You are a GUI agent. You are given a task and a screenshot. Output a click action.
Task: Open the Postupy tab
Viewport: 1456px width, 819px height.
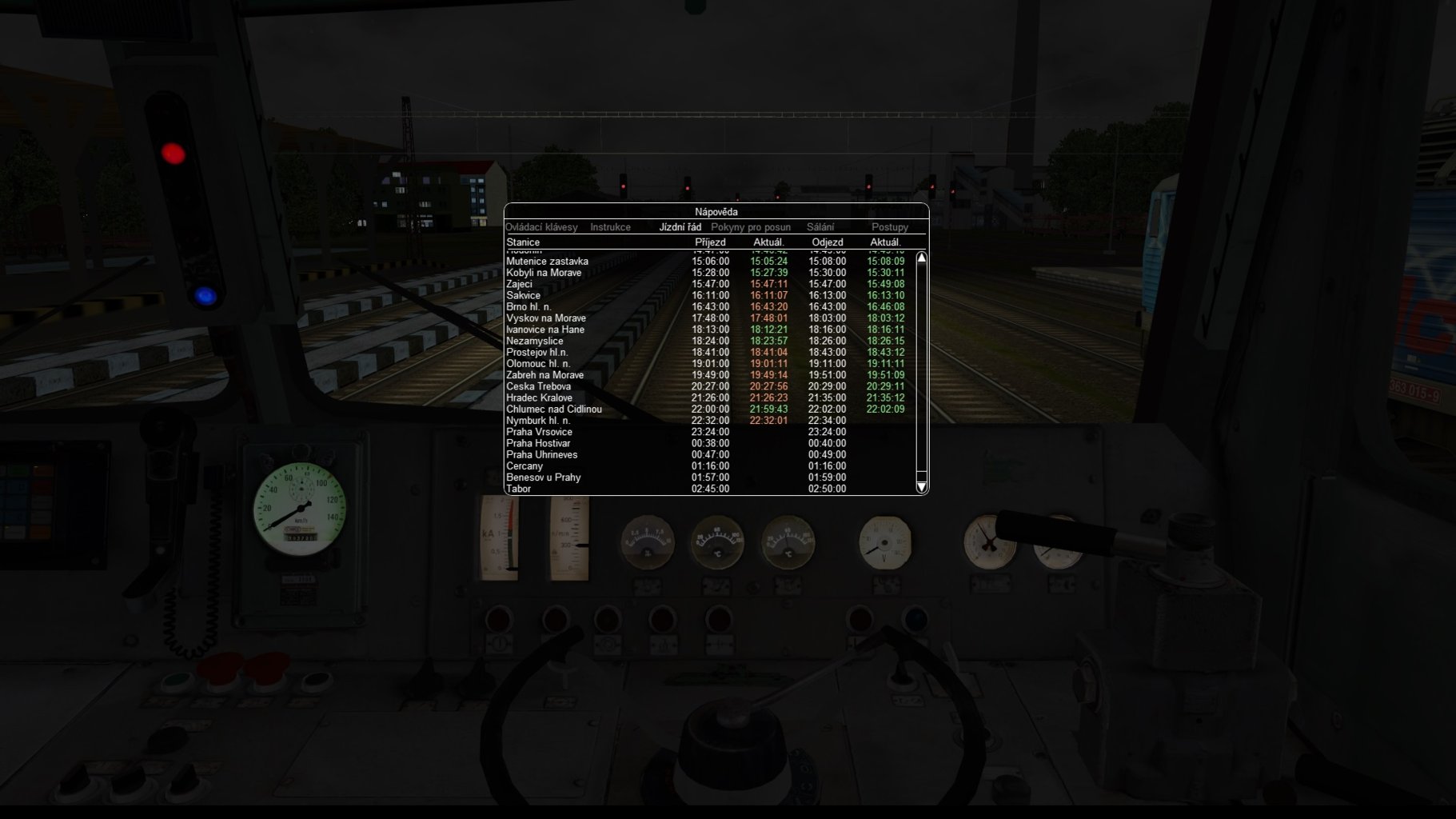click(x=889, y=227)
